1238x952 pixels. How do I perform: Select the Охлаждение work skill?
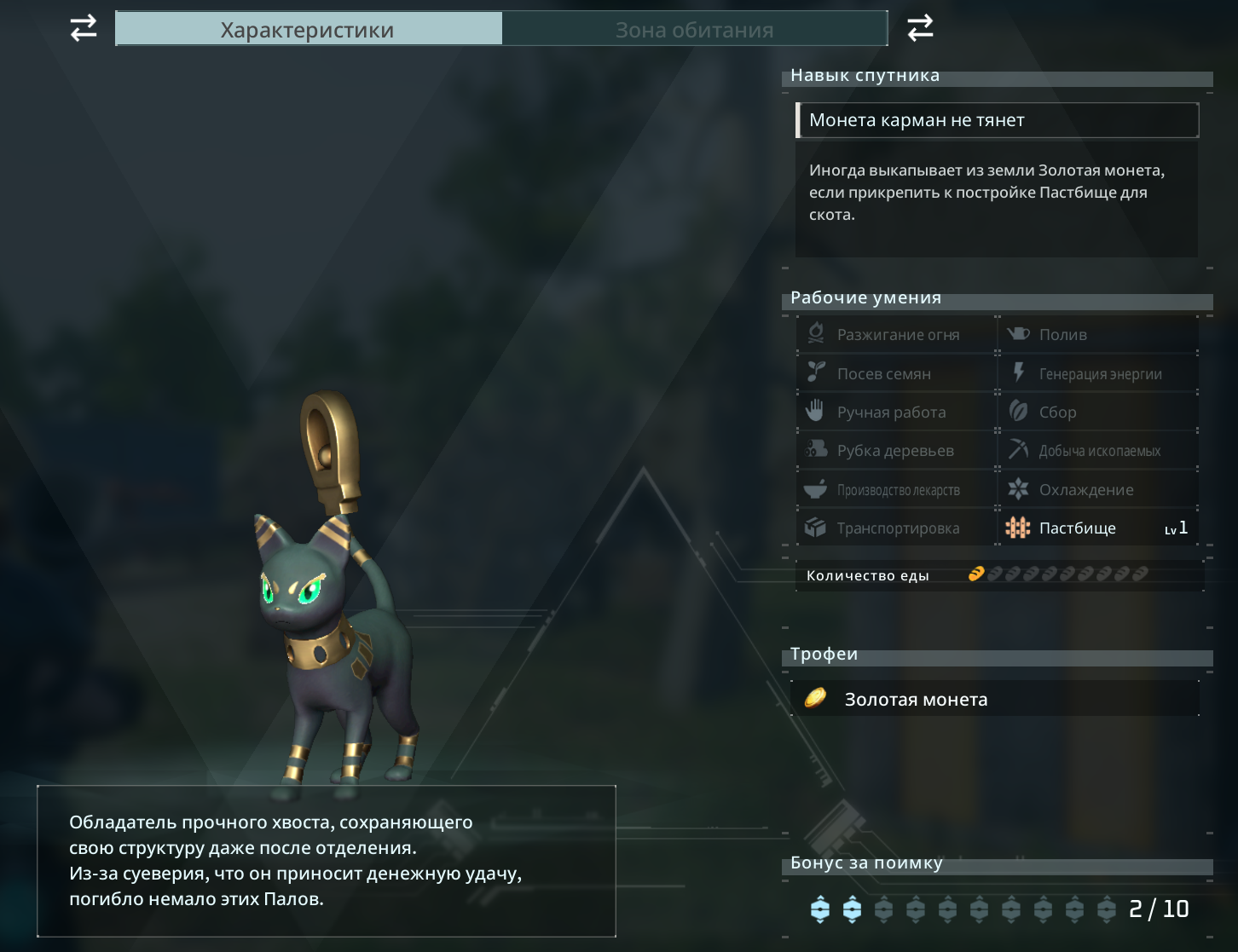coord(1097,490)
